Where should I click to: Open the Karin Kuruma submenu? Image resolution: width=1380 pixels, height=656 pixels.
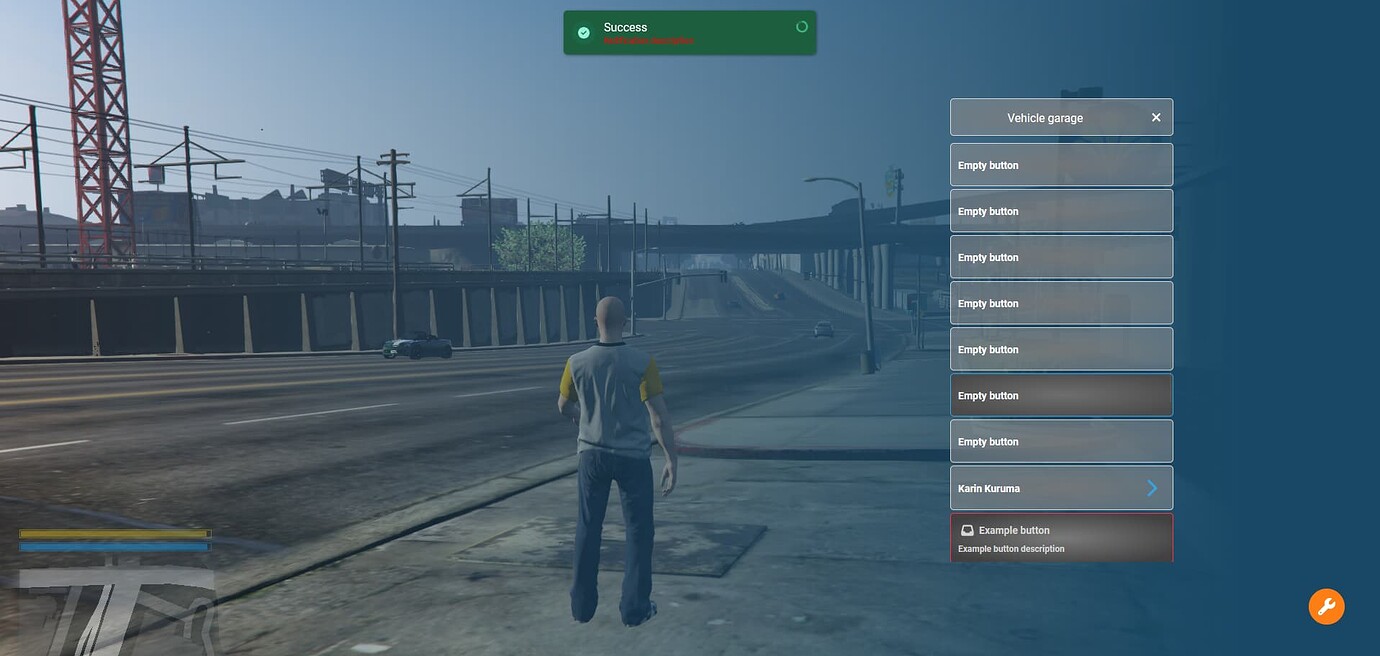[x=1061, y=488]
